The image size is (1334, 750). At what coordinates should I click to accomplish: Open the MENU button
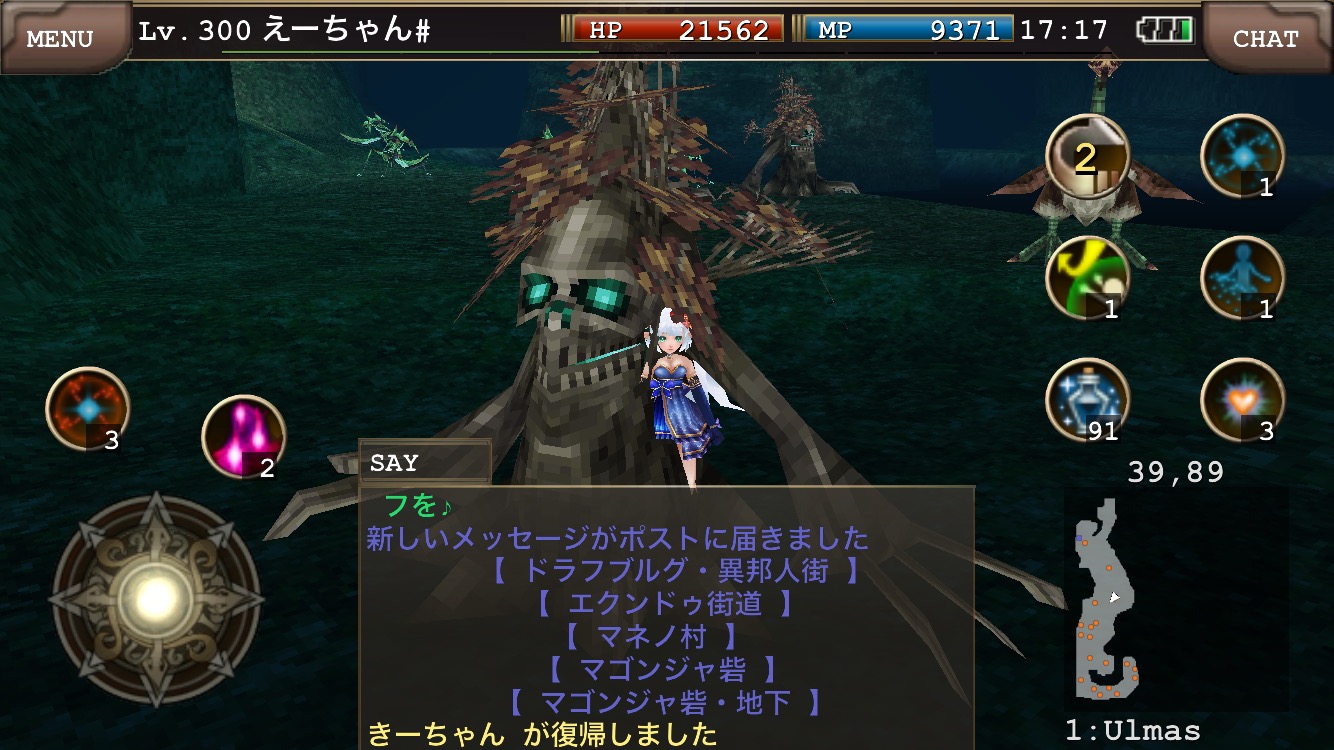[60, 38]
